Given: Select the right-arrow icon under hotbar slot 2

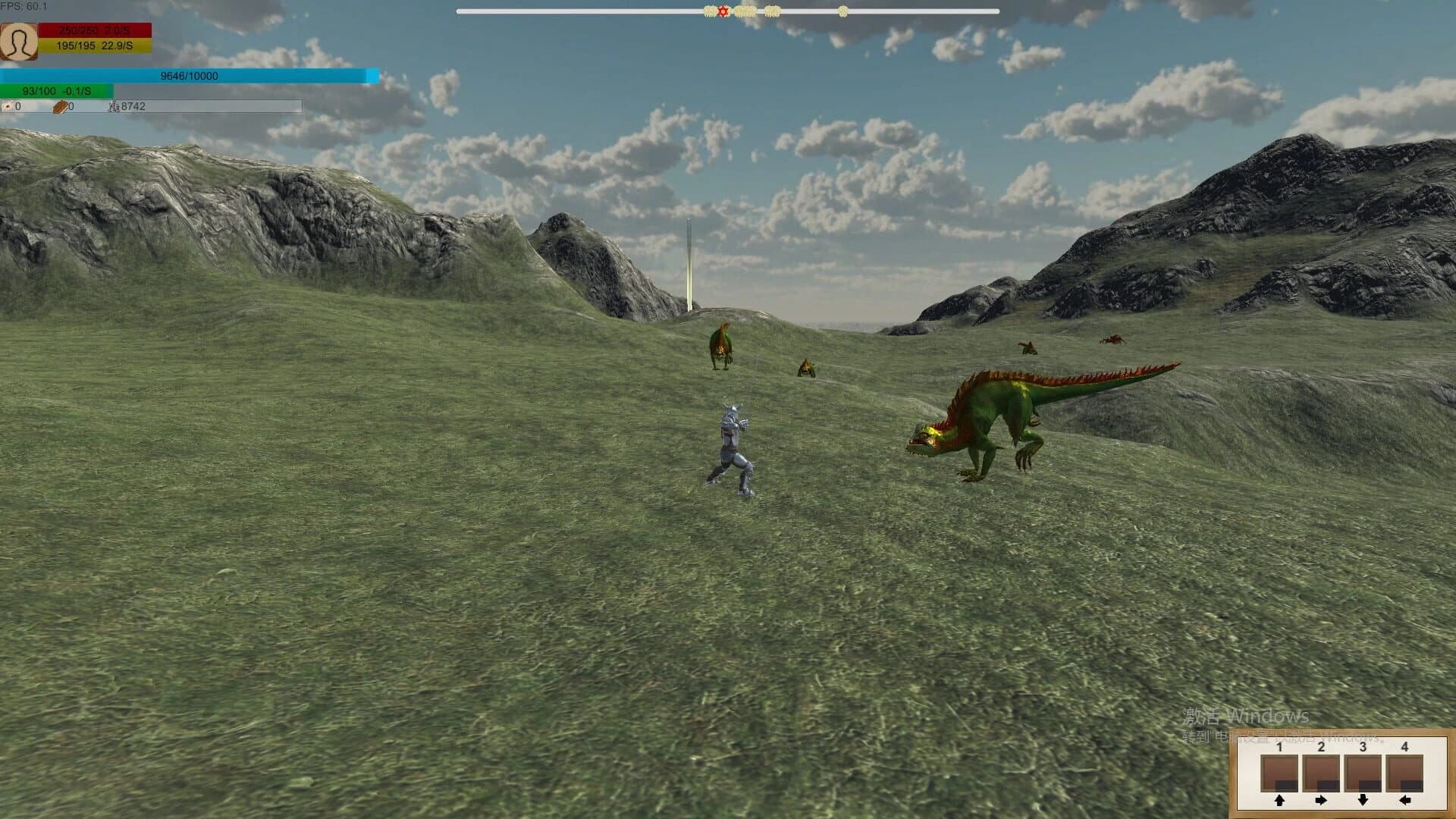Looking at the screenshot, I should 1321,801.
